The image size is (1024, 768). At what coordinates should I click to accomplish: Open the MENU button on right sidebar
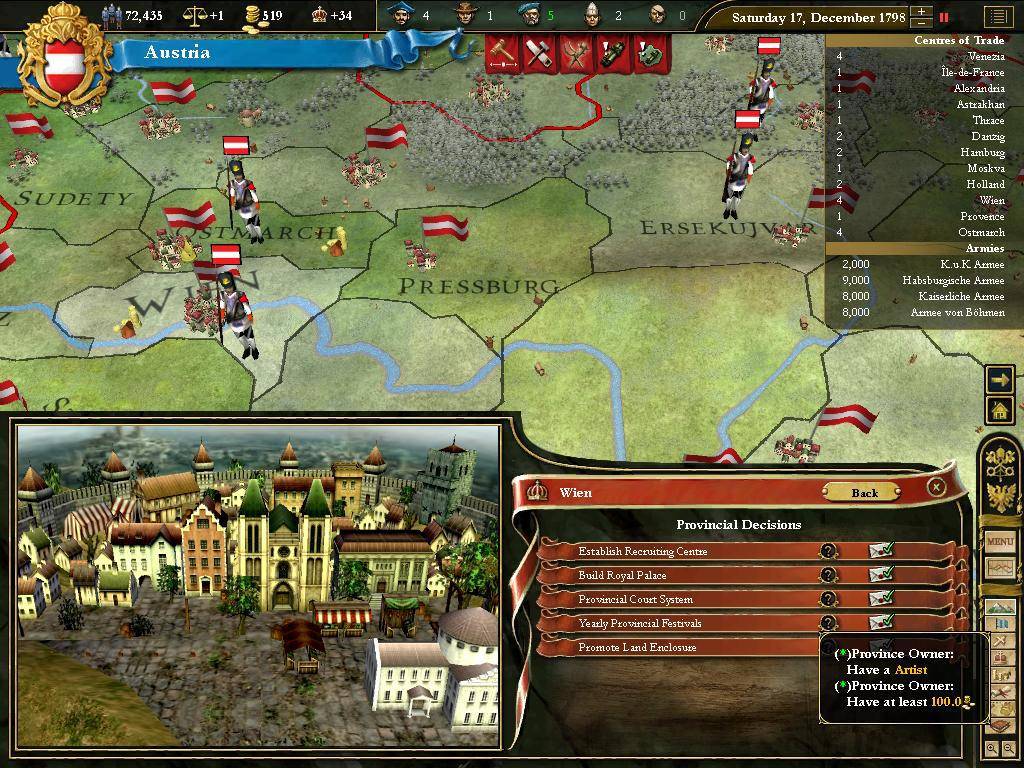point(1000,541)
